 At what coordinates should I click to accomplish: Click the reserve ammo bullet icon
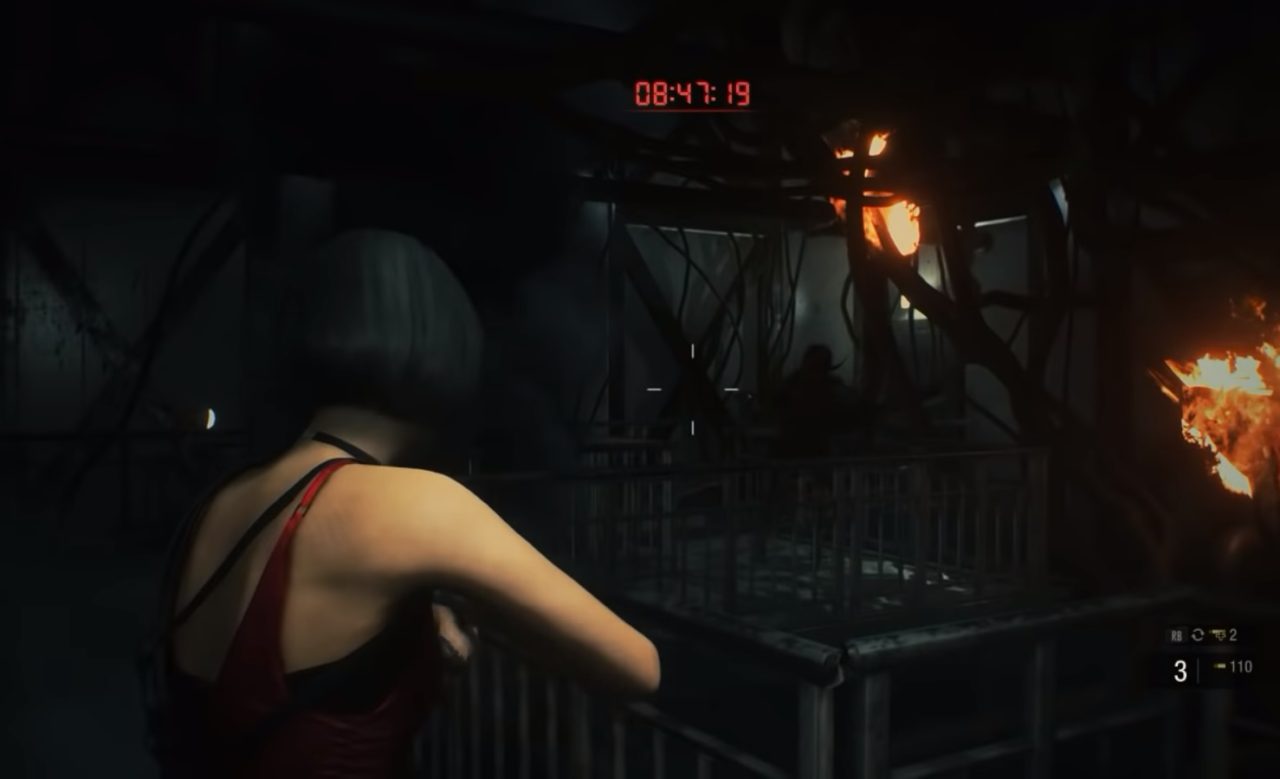[x=1220, y=665]
